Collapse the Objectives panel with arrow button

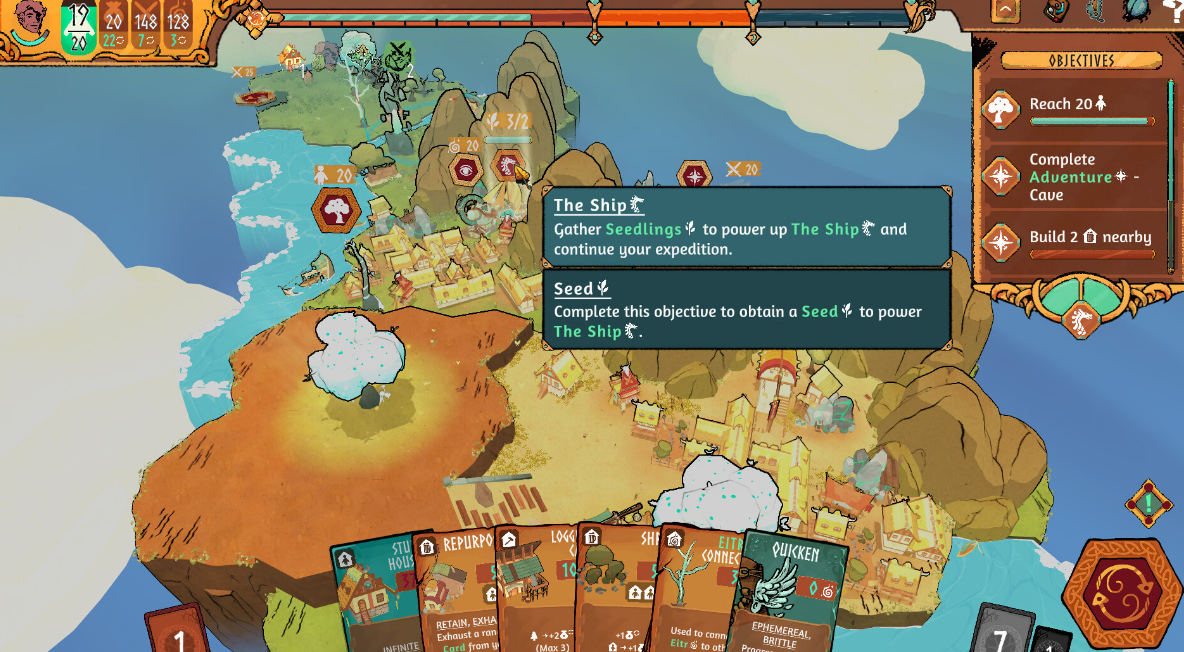coord(1005,11)
